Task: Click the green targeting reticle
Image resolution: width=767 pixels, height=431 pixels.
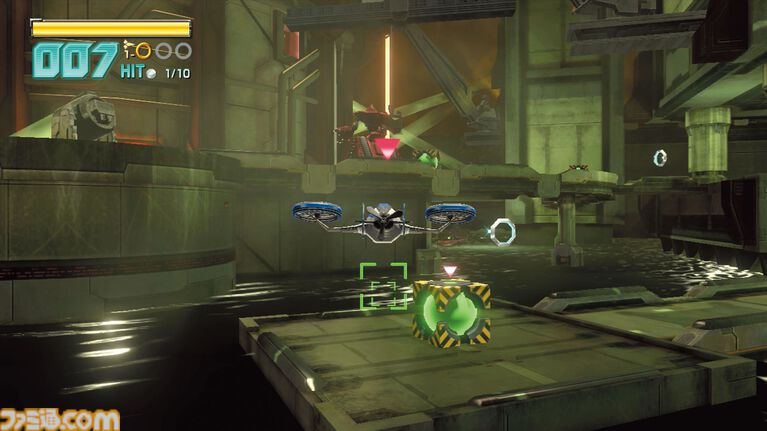Action: coord(383,286)
